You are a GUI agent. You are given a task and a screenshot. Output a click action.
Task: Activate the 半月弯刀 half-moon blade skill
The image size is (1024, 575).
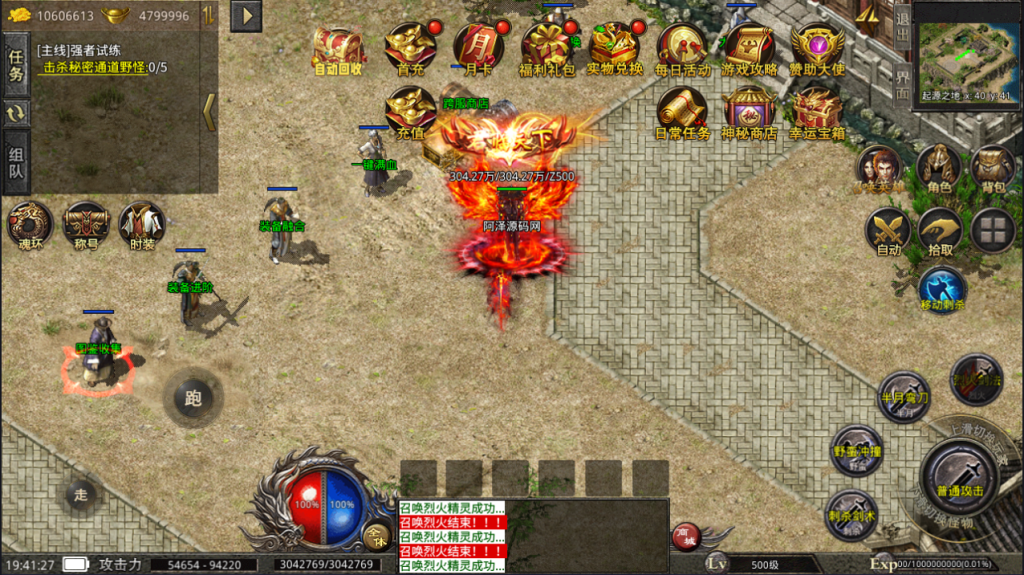pyautogui.click(x=904, y=397)
